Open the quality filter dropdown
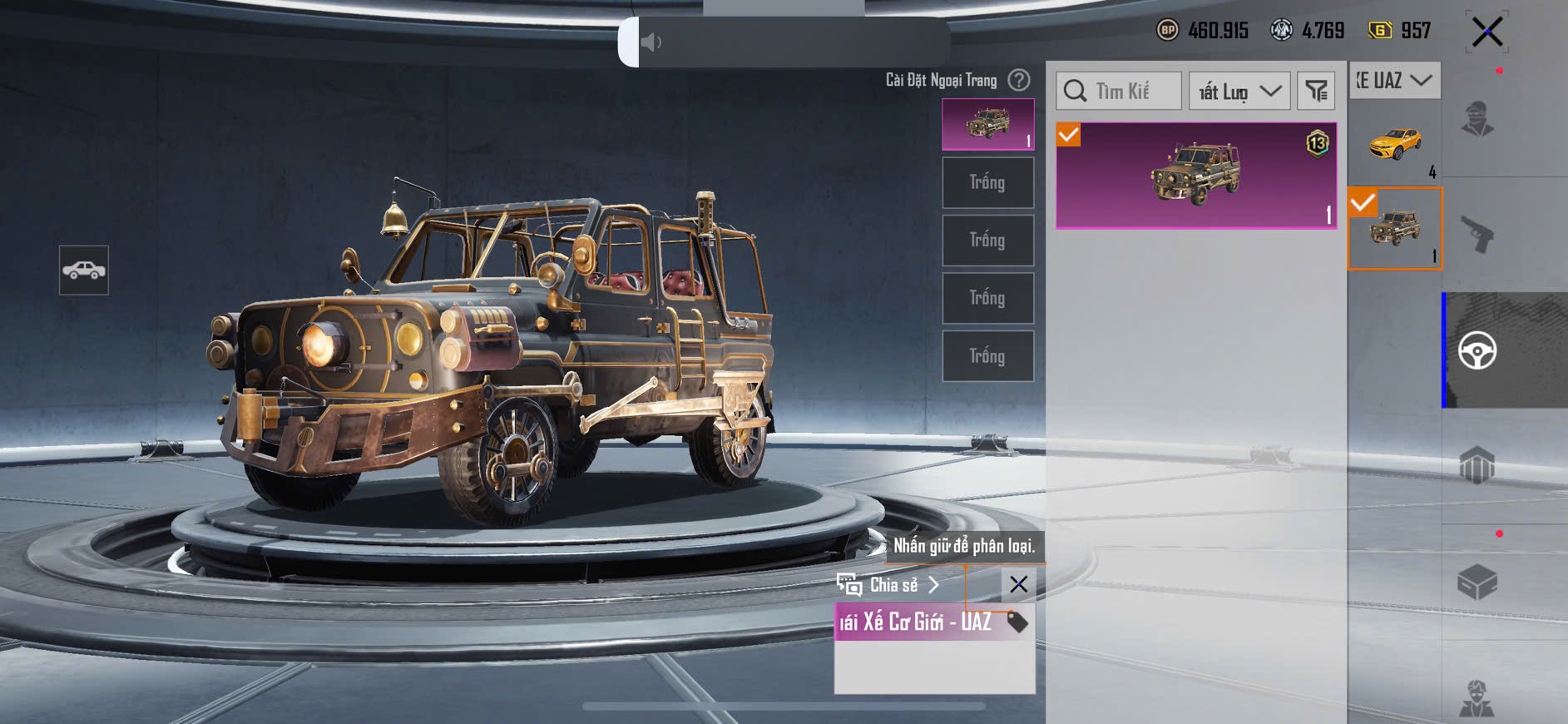Image resolution: width=1568 pixels, height=724 pixels. click(1239, 91)
